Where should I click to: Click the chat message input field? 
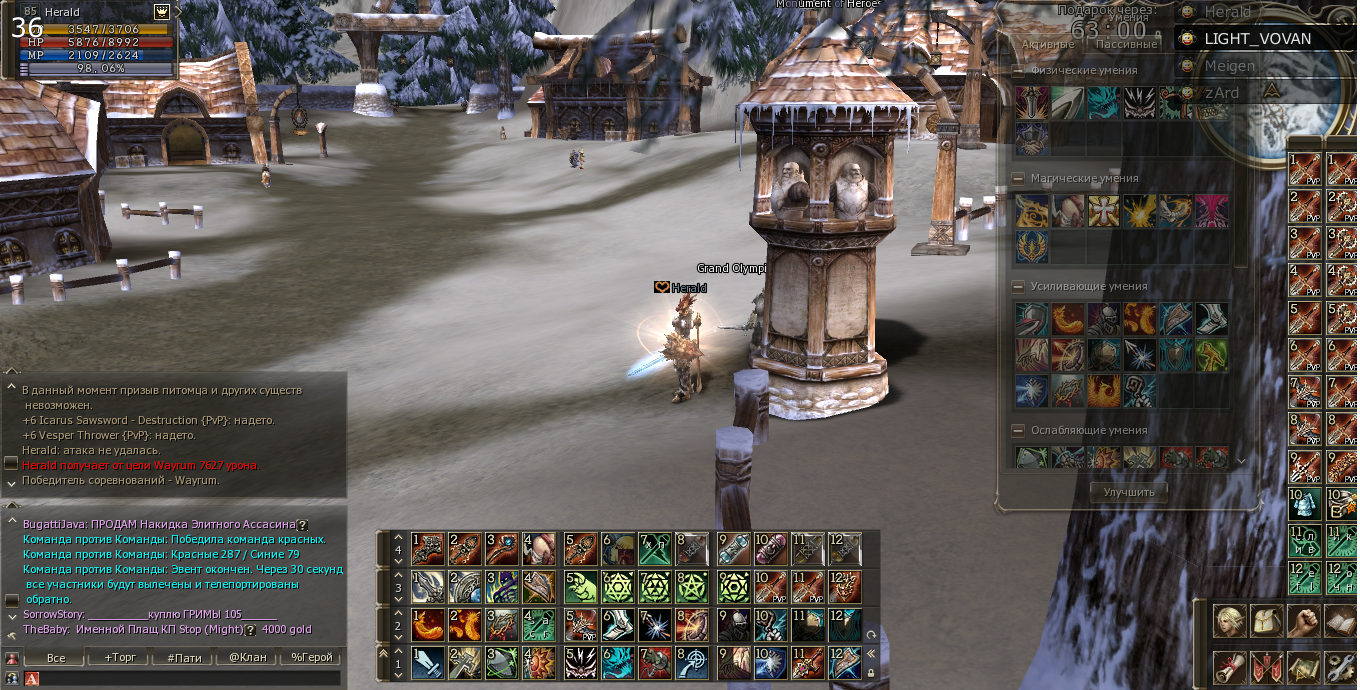click(x=190, y=678)
